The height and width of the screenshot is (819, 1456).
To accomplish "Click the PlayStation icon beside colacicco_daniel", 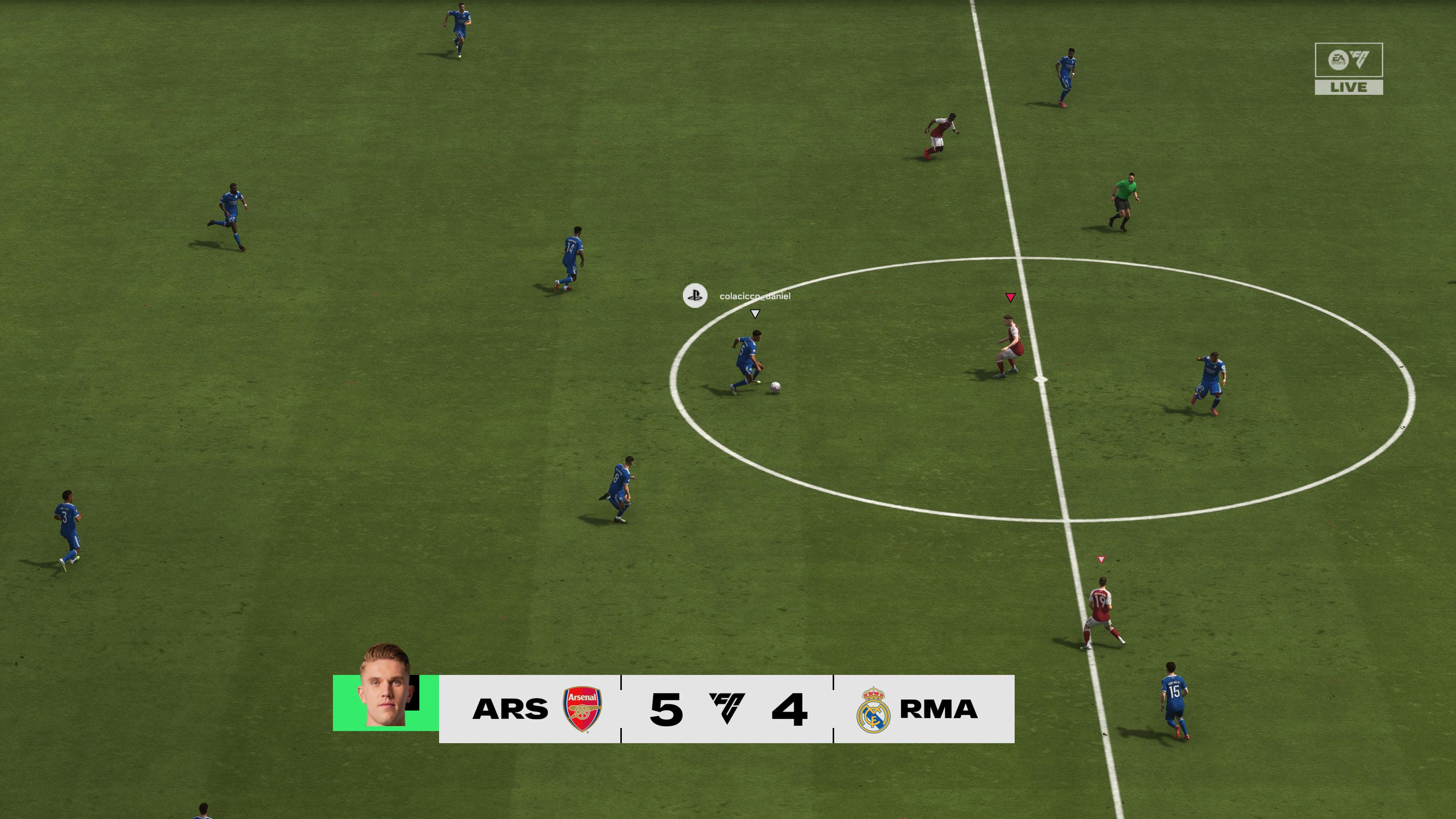I will pos(695,296).
